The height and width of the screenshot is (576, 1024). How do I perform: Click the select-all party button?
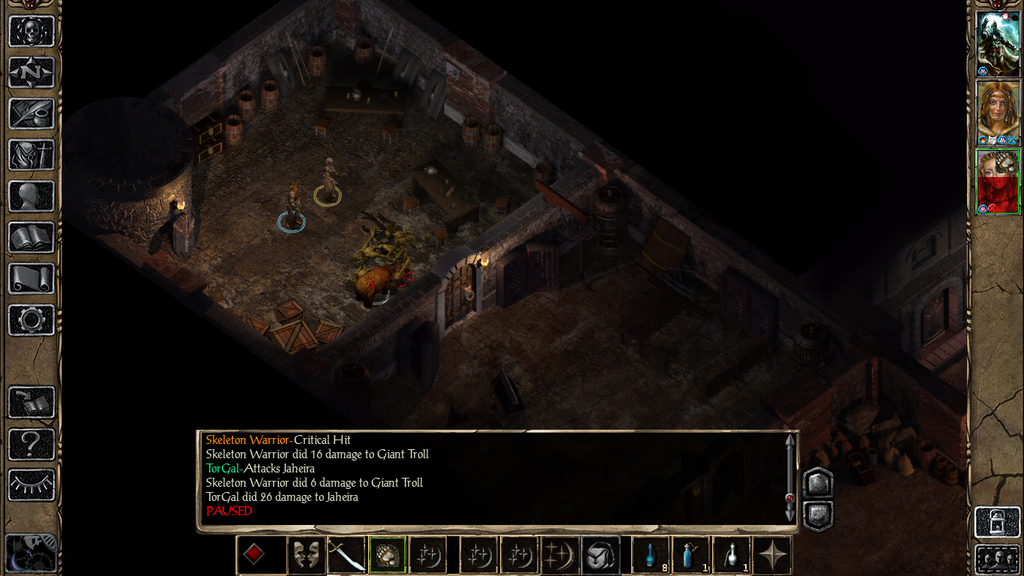[x=998, y=558]
